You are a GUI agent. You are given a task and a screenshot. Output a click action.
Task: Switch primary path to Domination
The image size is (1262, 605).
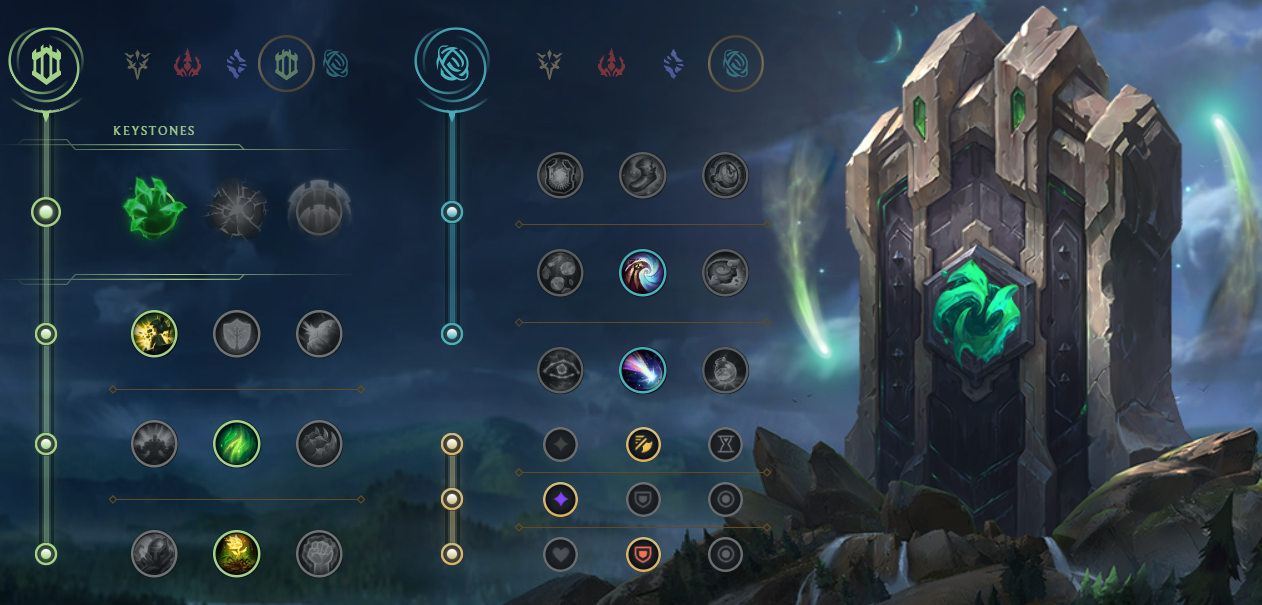click(x=188, y=65)
